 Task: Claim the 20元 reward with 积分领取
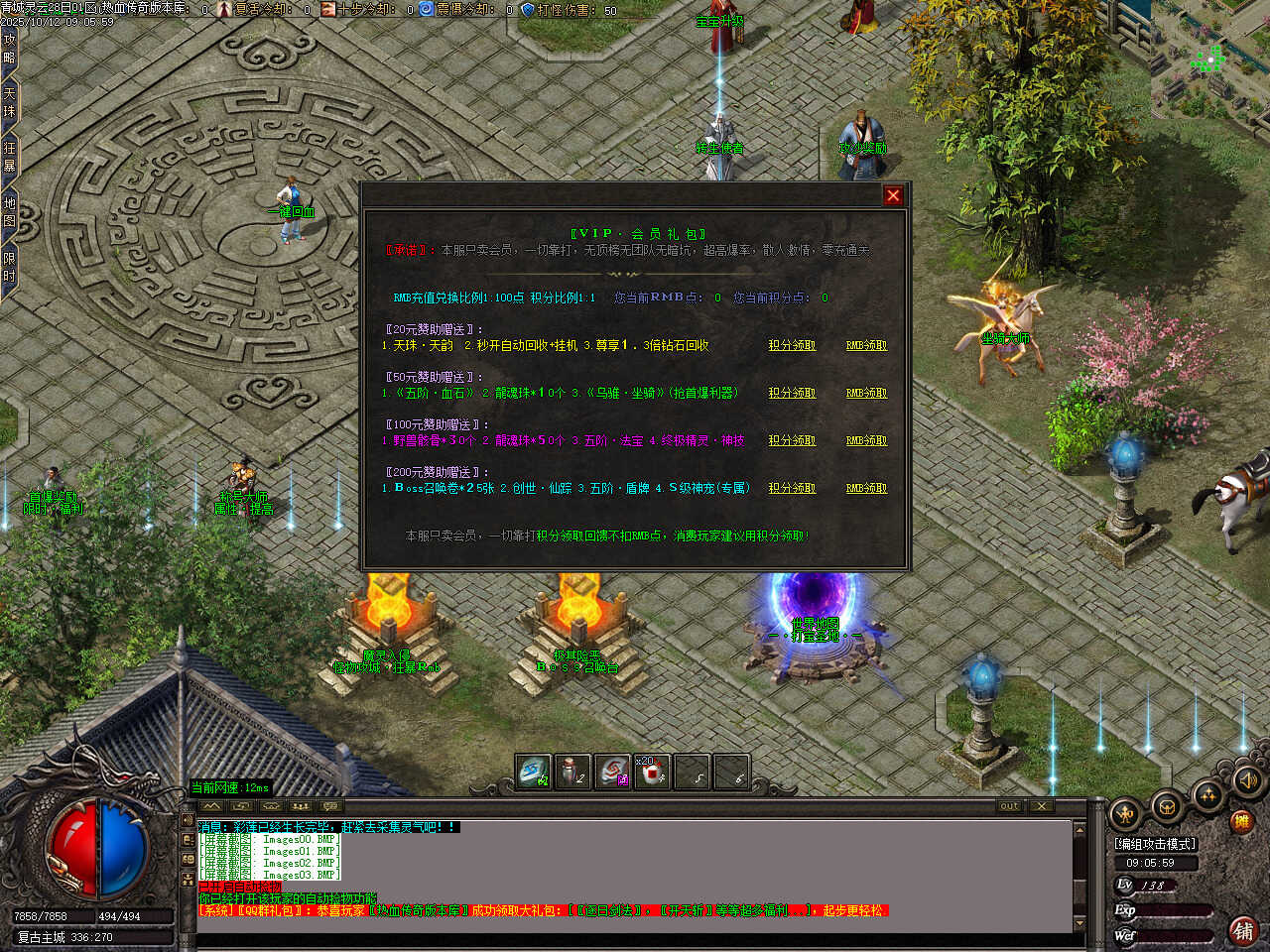(792, 345)
